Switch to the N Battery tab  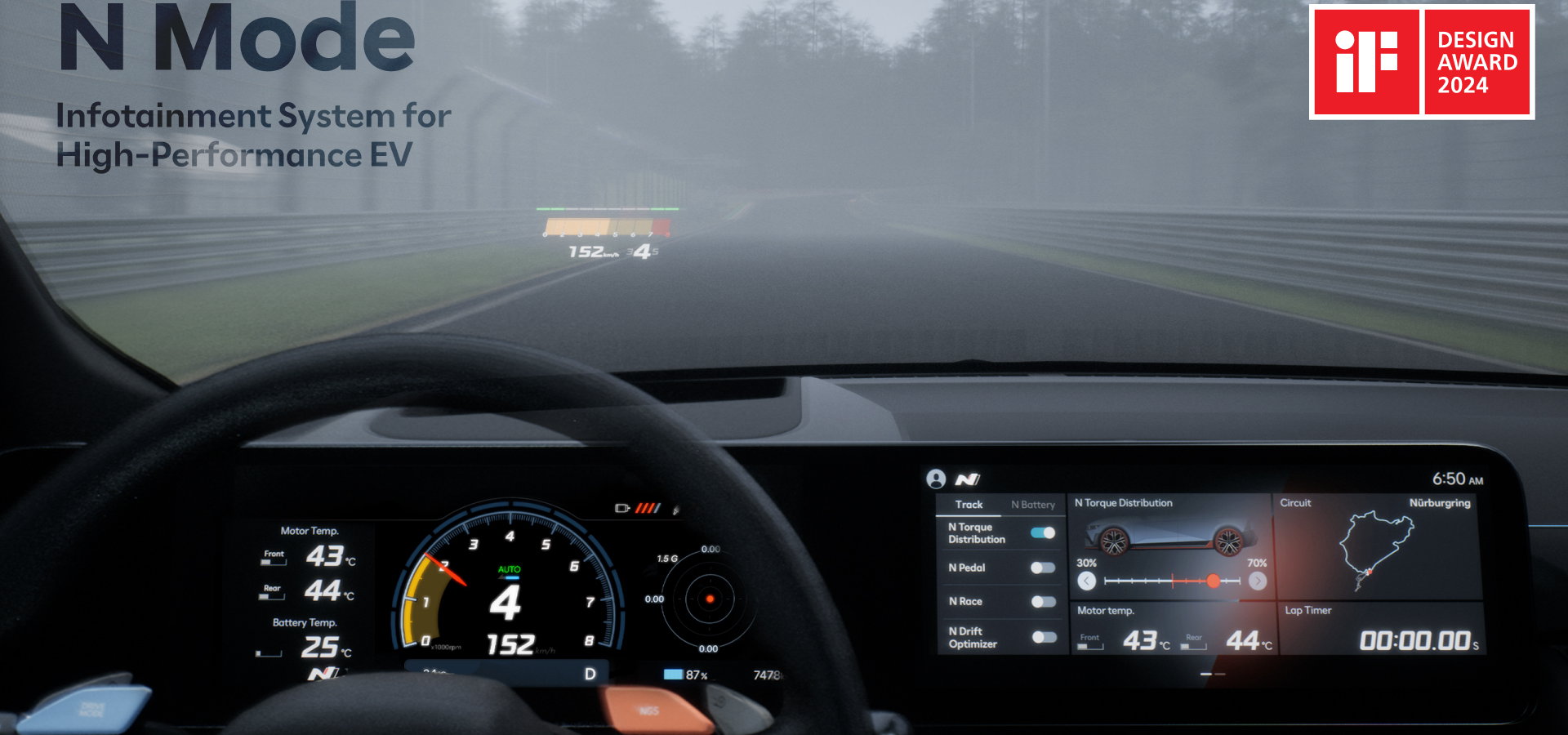tap(1032, 505)
